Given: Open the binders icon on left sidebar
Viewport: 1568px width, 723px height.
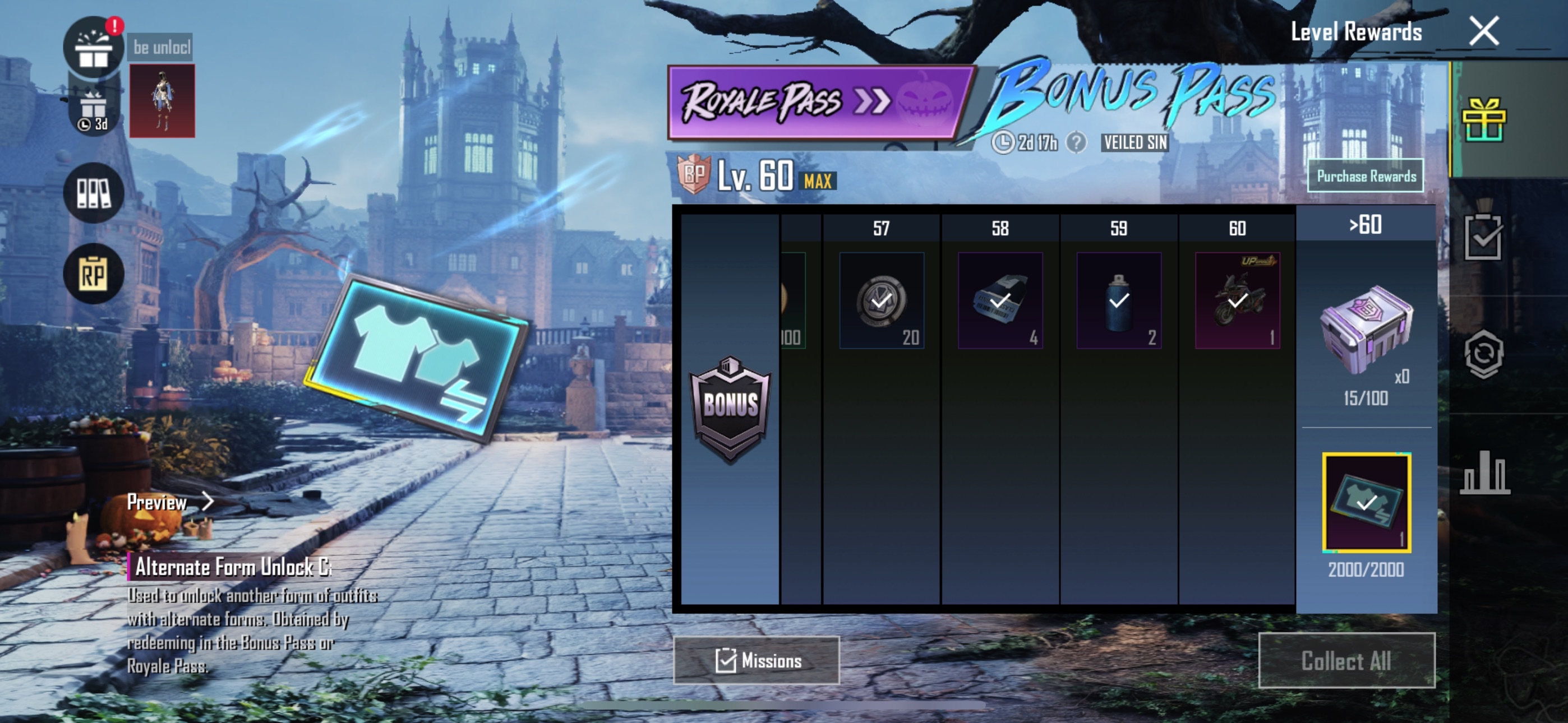Looking at the screenshot, I should point(94,193).
